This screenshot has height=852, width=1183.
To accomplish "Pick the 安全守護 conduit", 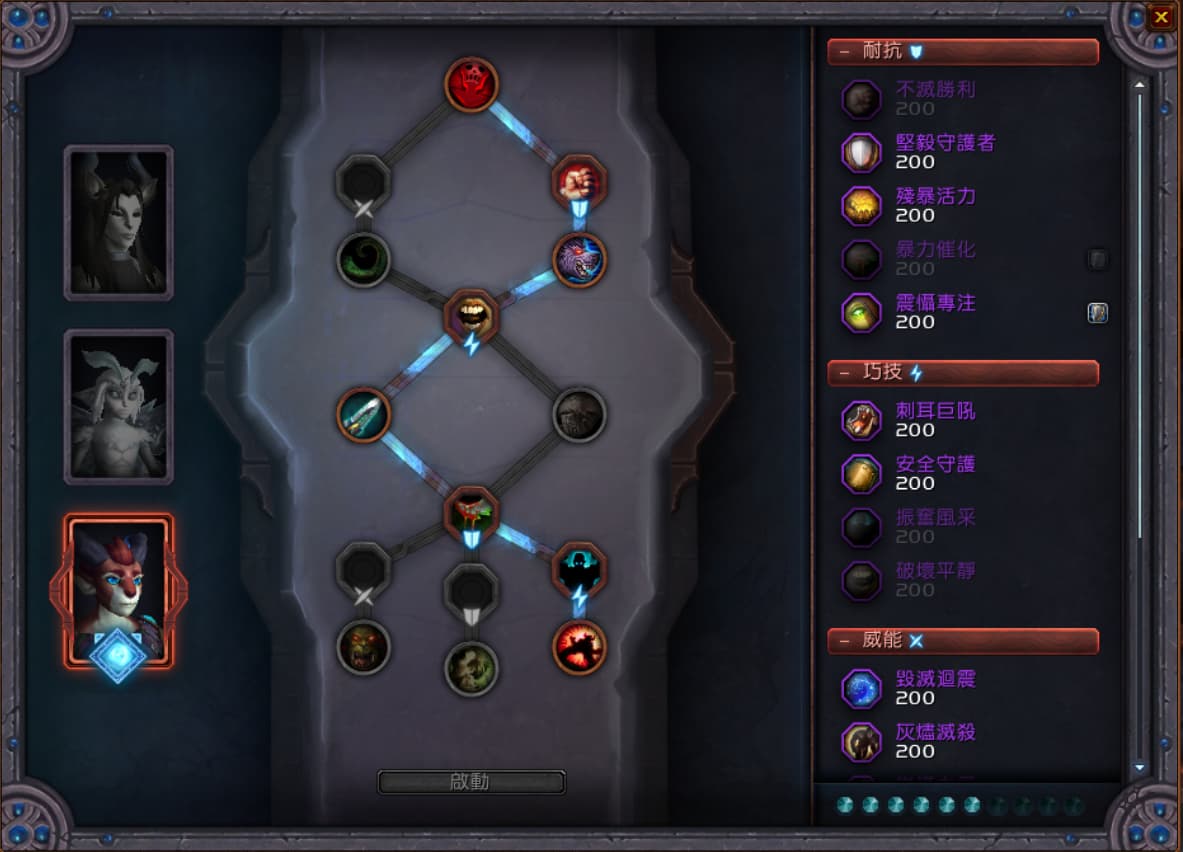I will tap(861, 473).
